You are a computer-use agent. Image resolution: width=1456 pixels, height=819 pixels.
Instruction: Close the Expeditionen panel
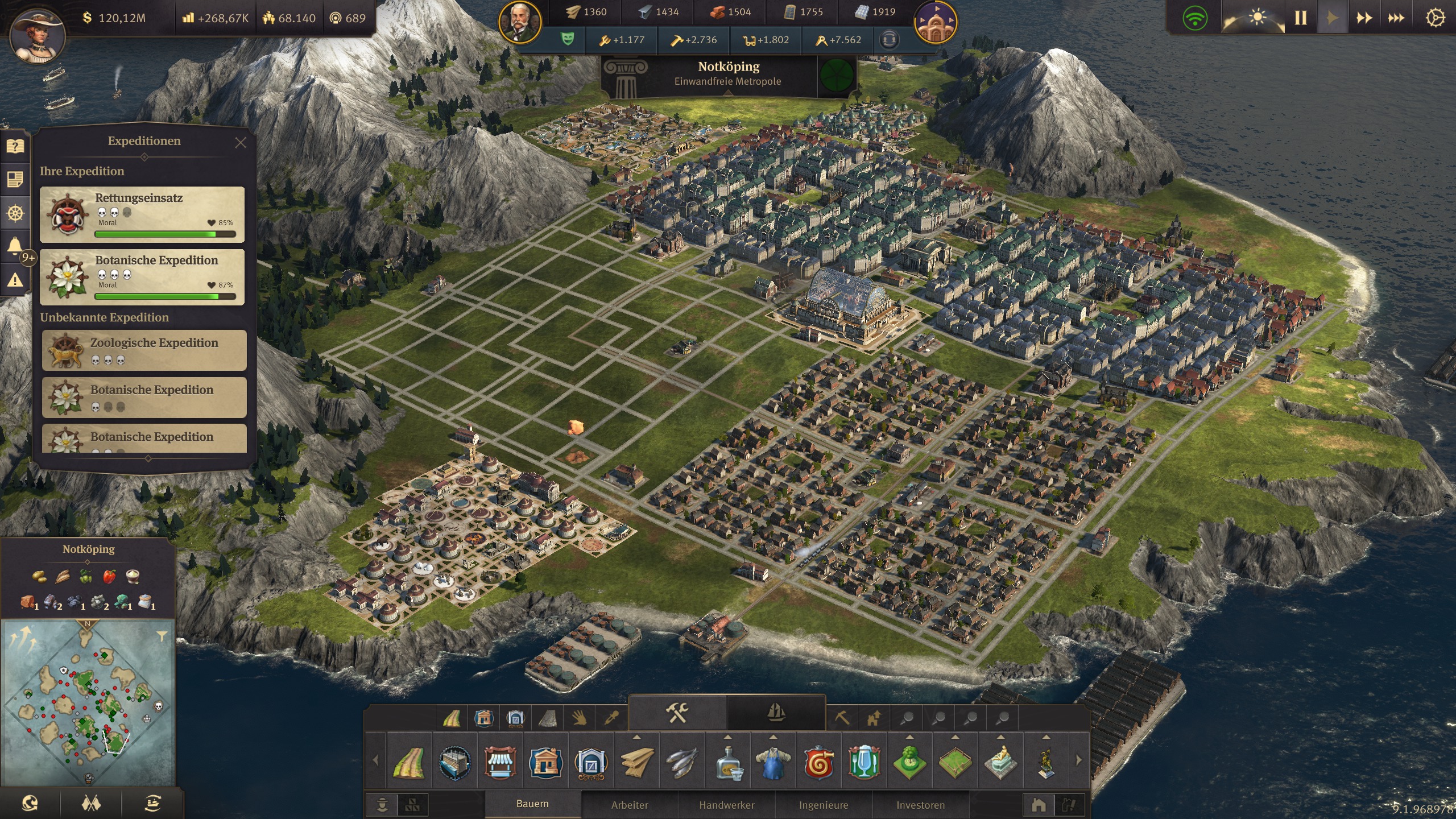click(x=241, y=143)
